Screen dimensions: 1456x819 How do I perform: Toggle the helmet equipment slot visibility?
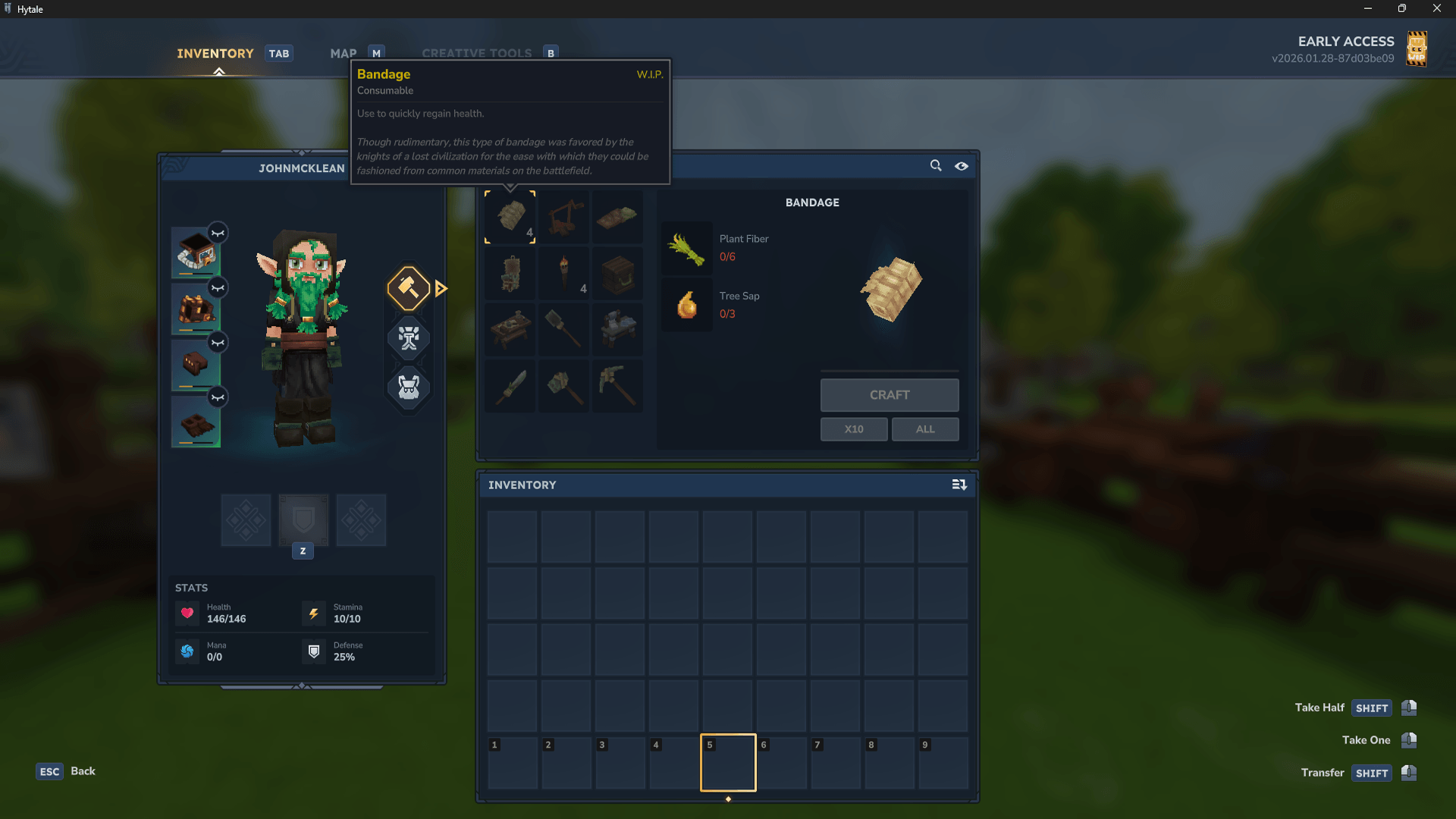click(218, 233)
